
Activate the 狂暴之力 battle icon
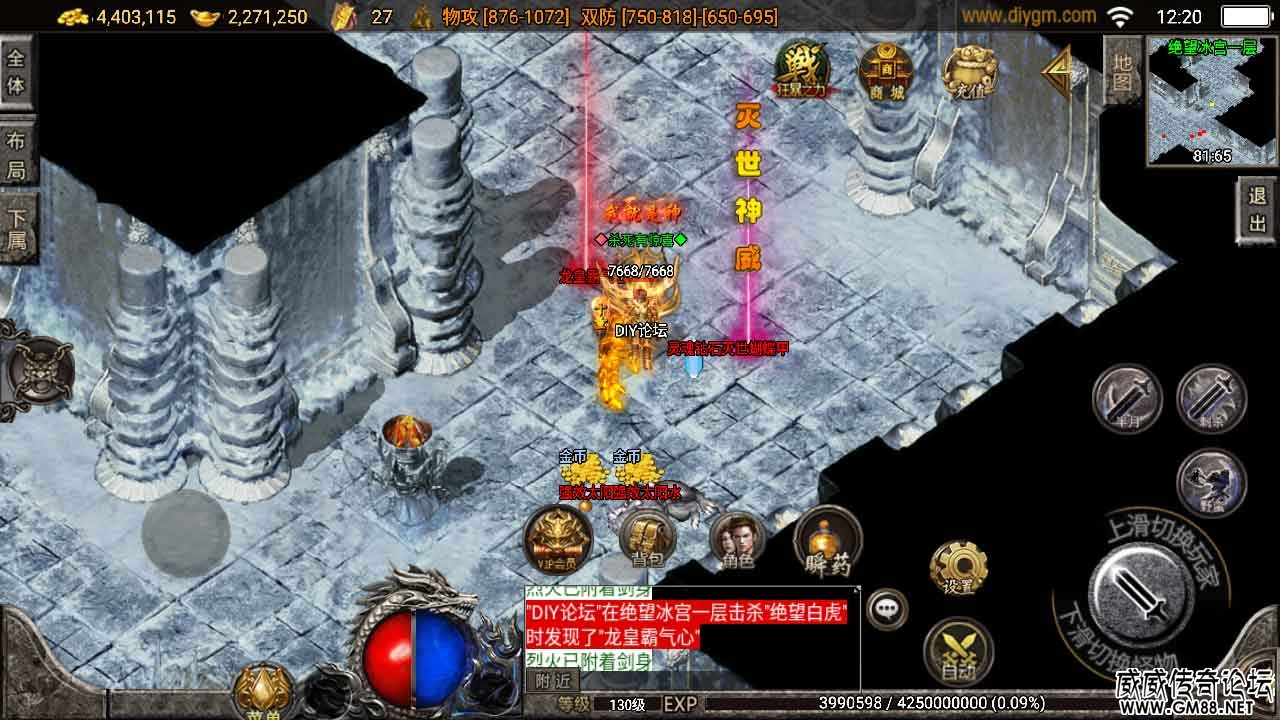(803, 70)
